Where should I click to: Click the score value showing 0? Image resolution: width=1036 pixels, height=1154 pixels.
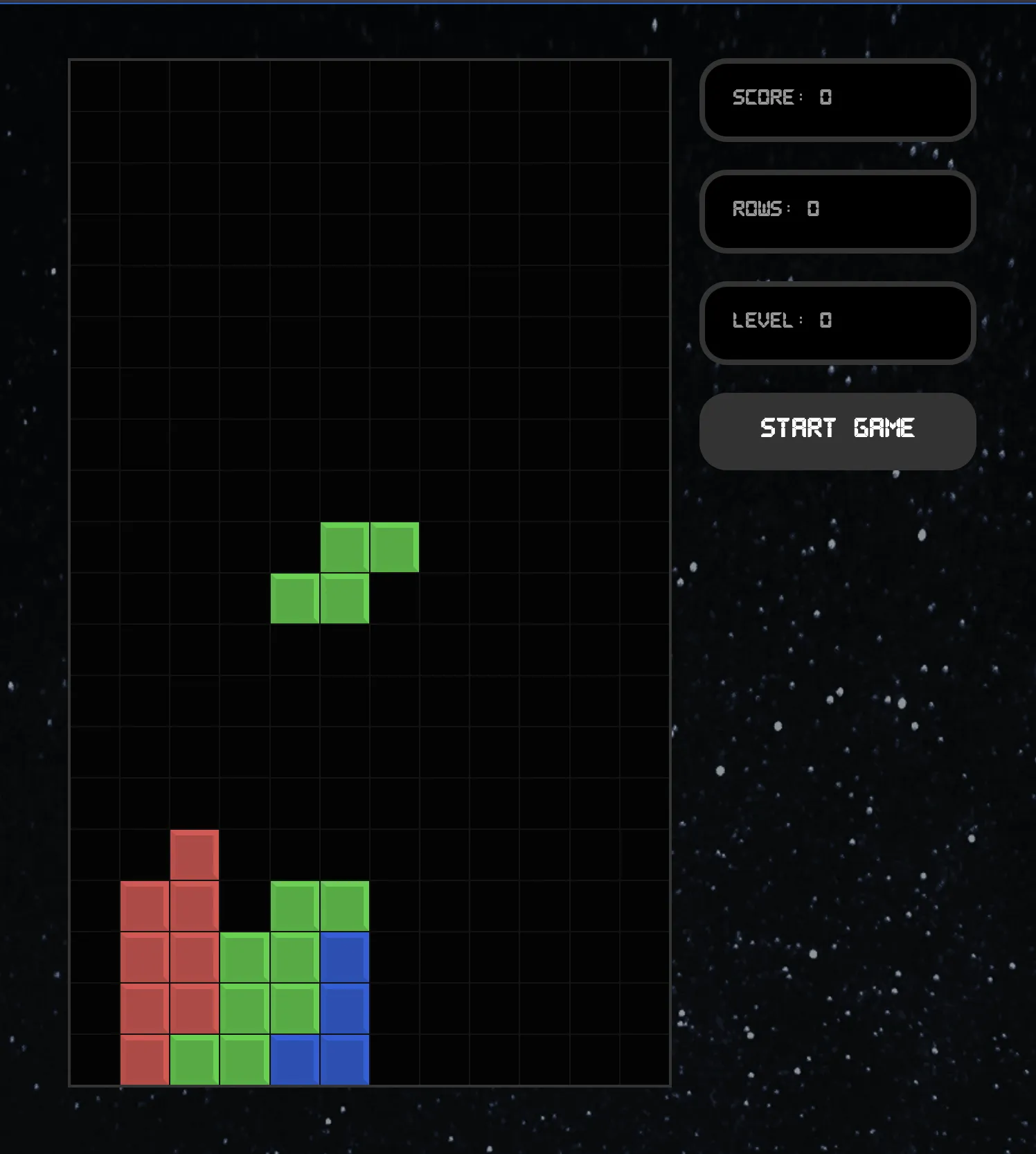coord(826,98)
